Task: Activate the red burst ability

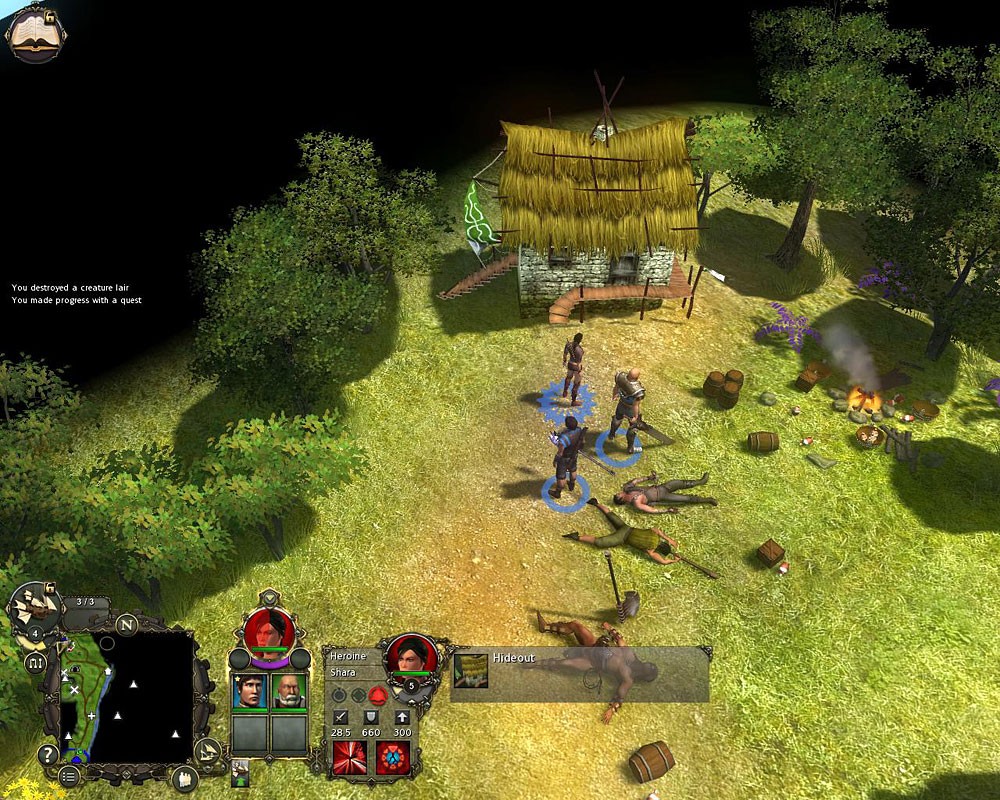Action: pos(350,757)
